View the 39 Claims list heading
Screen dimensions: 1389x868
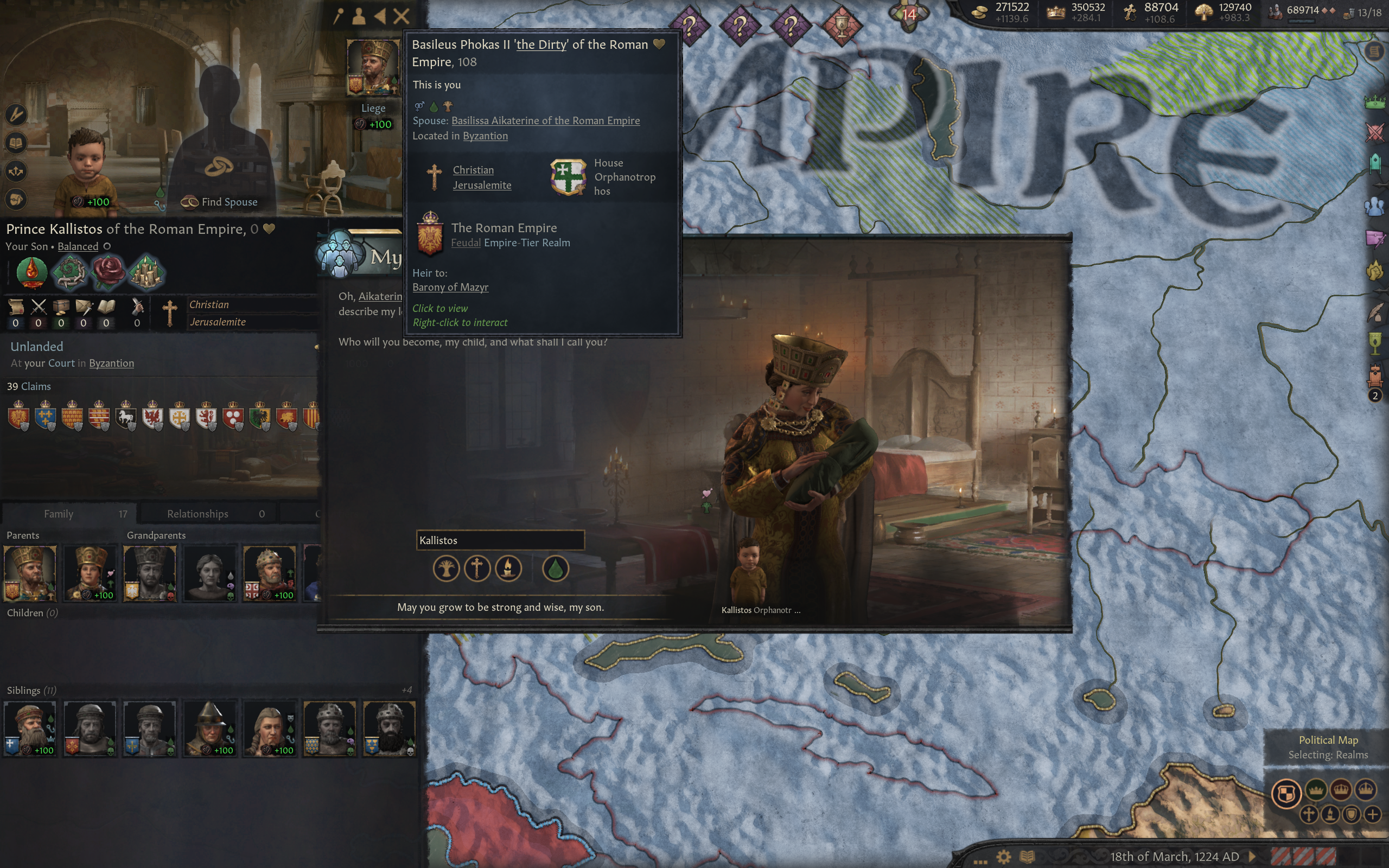[29, 386]
